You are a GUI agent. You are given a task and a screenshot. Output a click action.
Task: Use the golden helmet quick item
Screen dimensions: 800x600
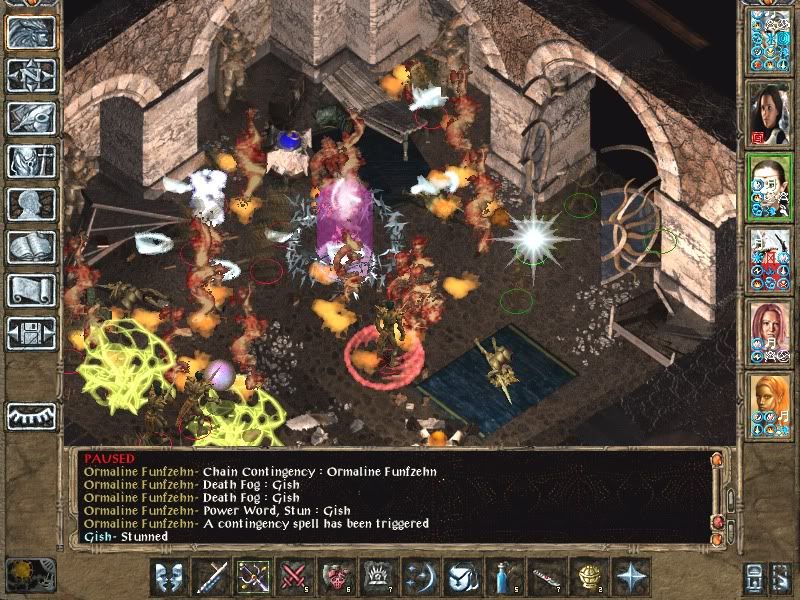click(587, 576)
